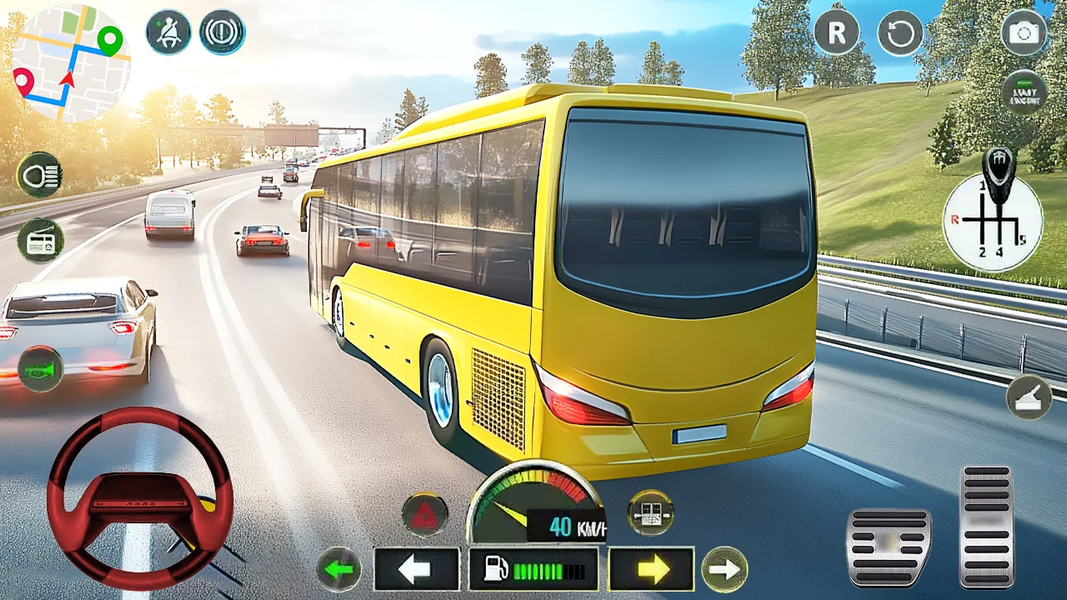Activate the yellow right arrow panel

point(651,569)
